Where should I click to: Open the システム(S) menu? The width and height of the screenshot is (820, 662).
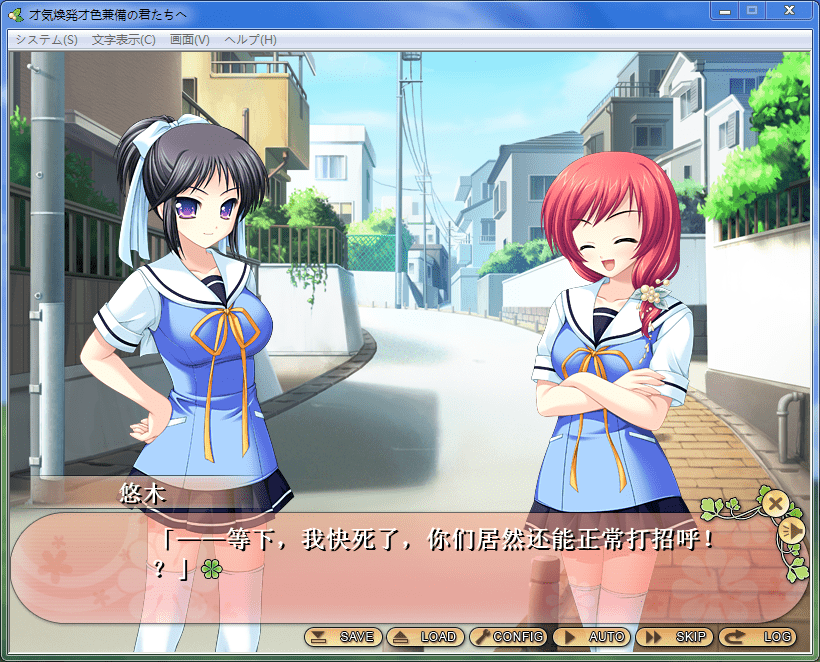(x=46, y=40)
